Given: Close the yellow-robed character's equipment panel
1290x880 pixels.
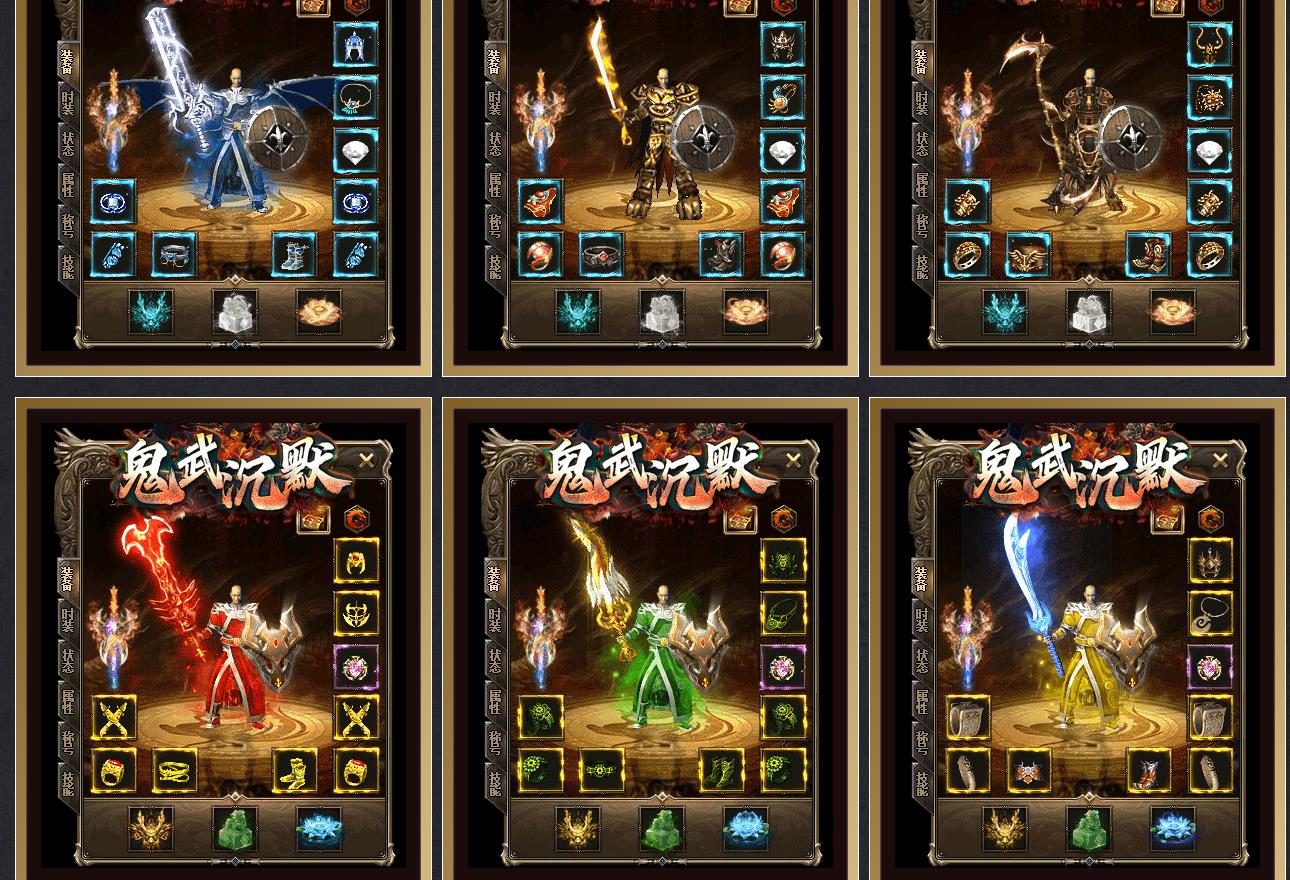Looking at the screenshot, I should [x=1220, y=460].
